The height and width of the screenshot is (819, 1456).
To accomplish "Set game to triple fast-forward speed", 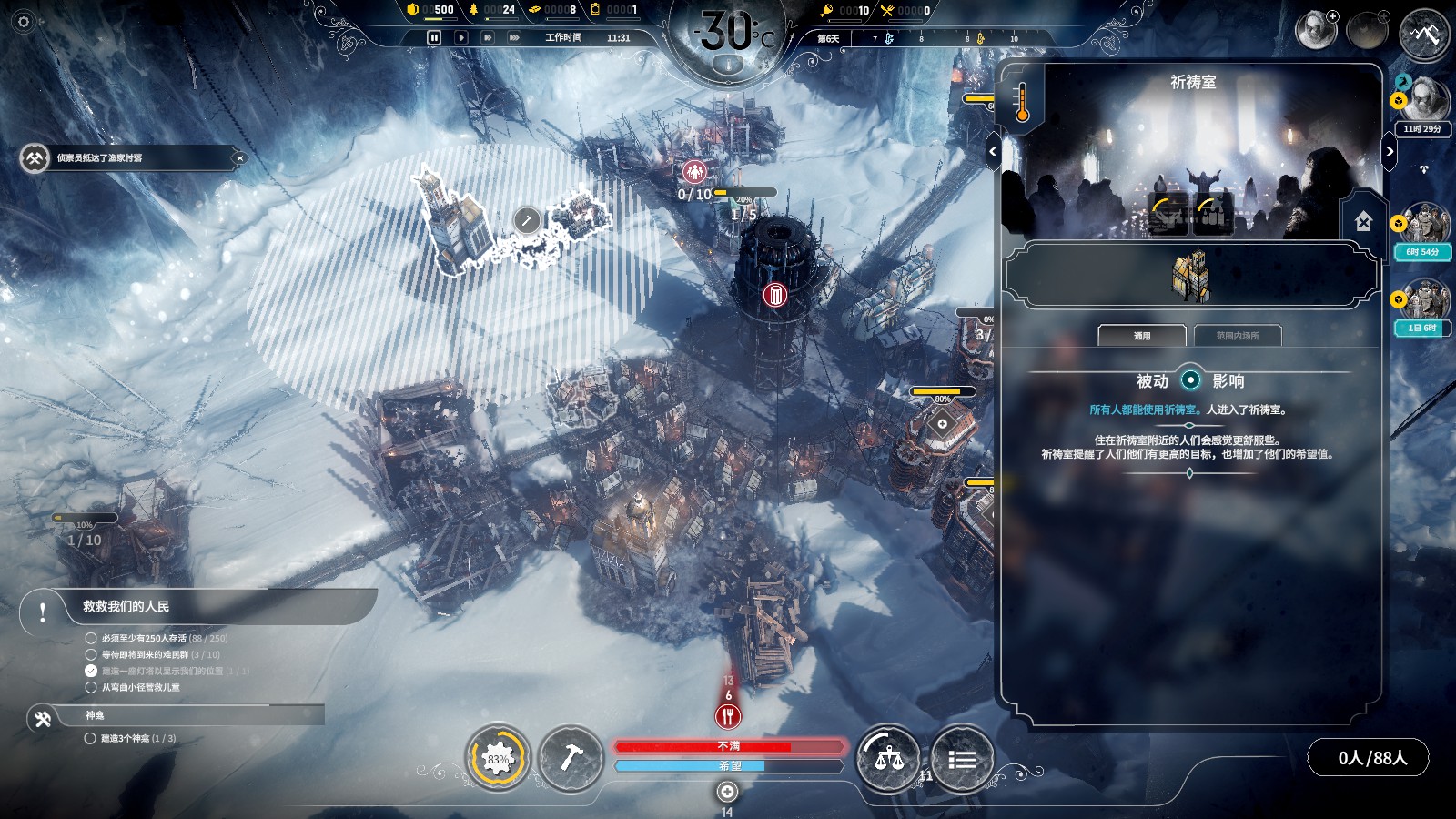I will (514, 37).
